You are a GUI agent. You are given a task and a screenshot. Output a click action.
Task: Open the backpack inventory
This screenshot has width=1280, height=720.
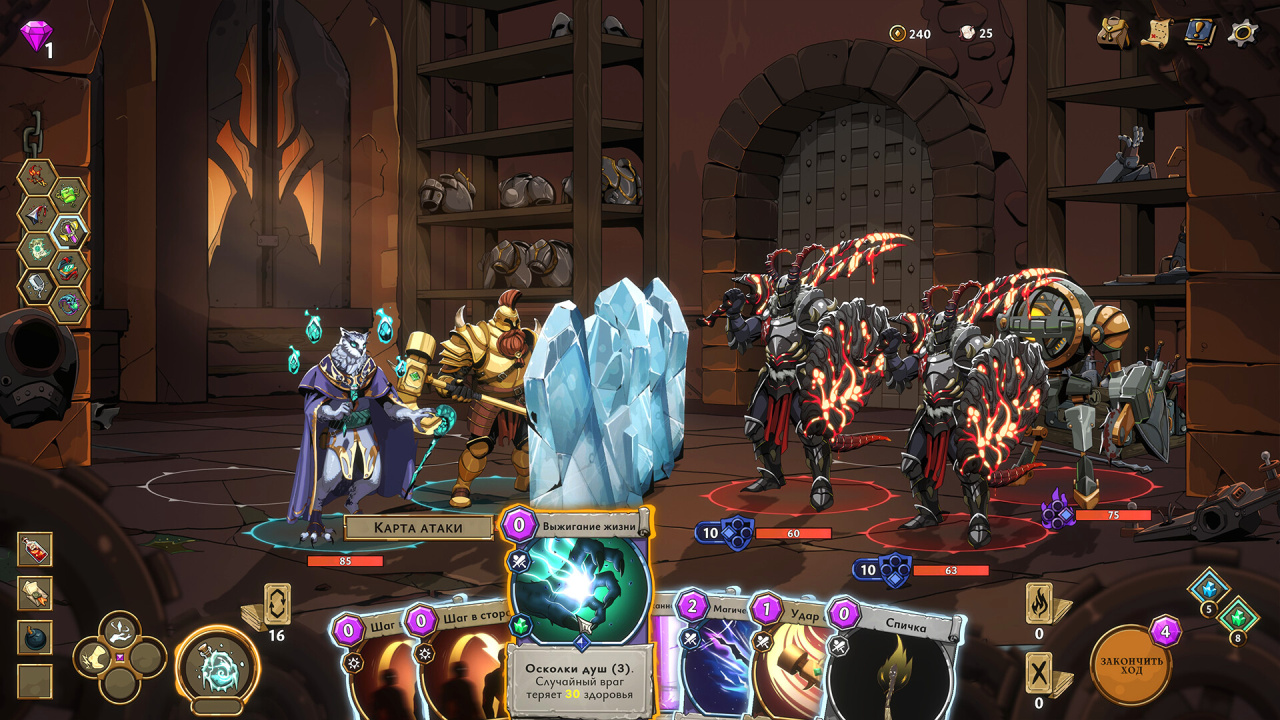(x=1114, y=33)
